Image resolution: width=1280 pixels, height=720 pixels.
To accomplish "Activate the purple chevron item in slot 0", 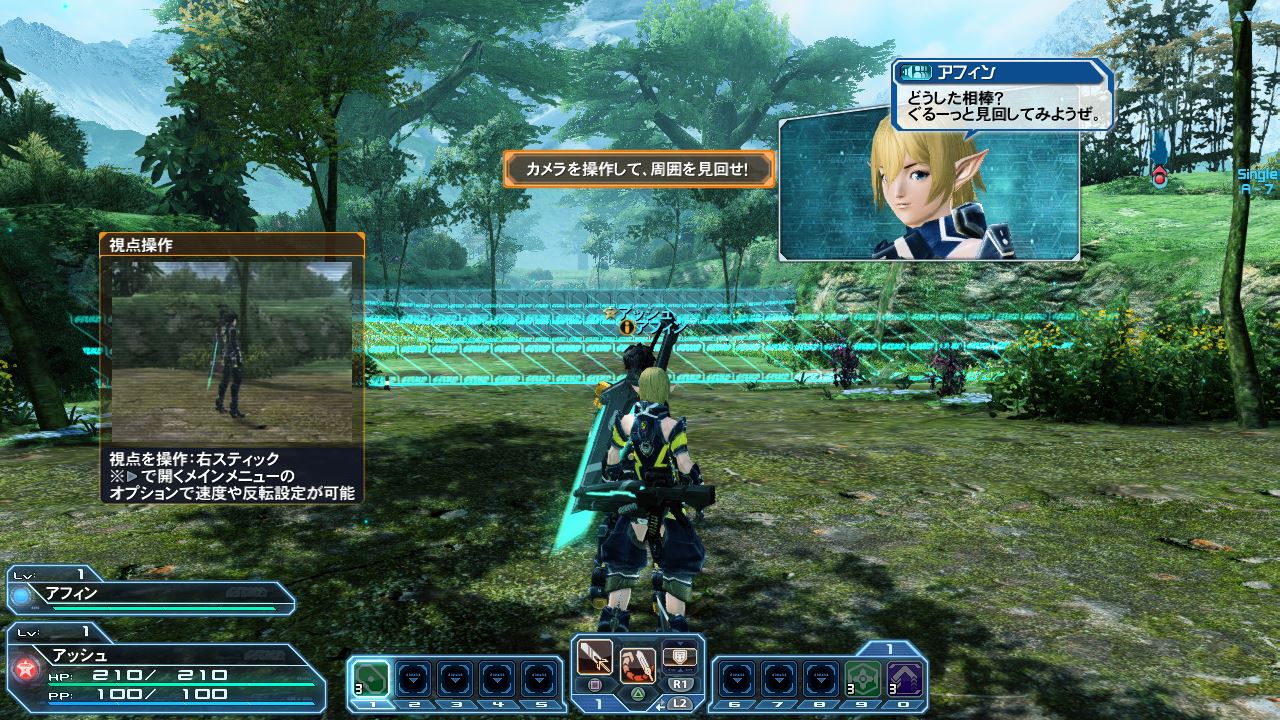I will [x=906, y=679].
